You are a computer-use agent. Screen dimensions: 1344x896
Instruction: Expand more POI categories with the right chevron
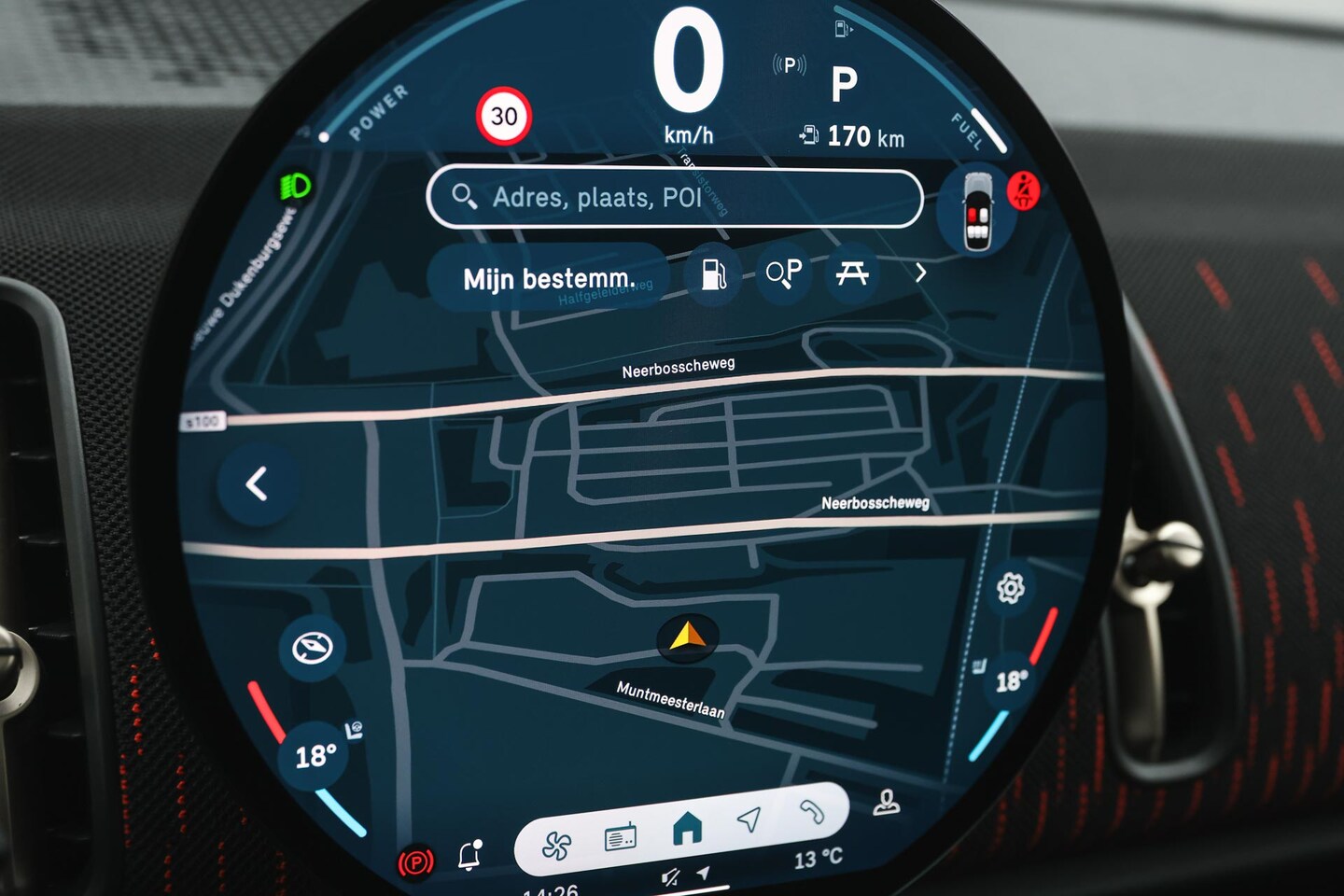click(x=920, y=273)
